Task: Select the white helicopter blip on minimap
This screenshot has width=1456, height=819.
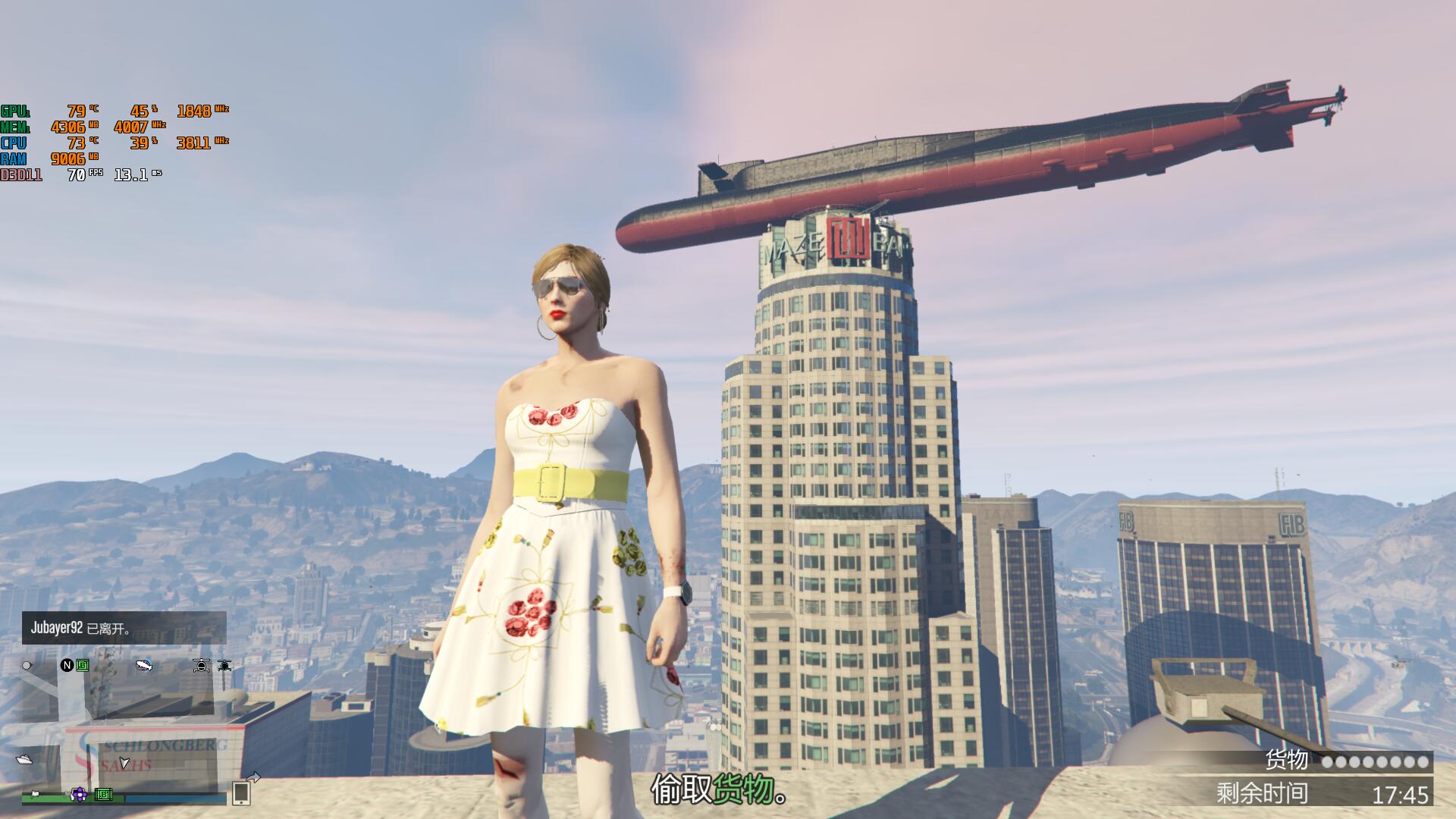Action: [201, 666]
